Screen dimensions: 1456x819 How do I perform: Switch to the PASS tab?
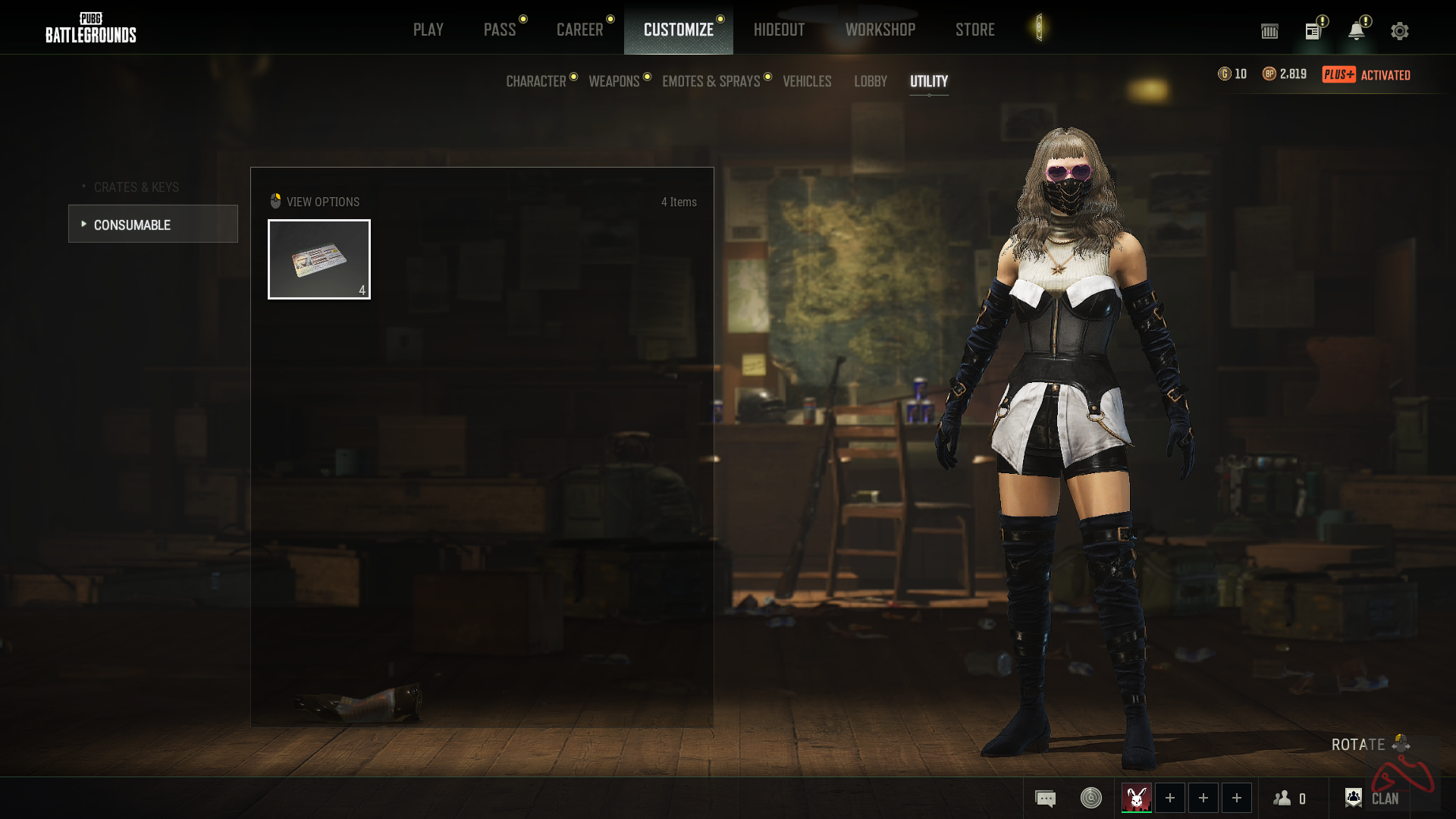pyautogui.click(x=500, y=30)
